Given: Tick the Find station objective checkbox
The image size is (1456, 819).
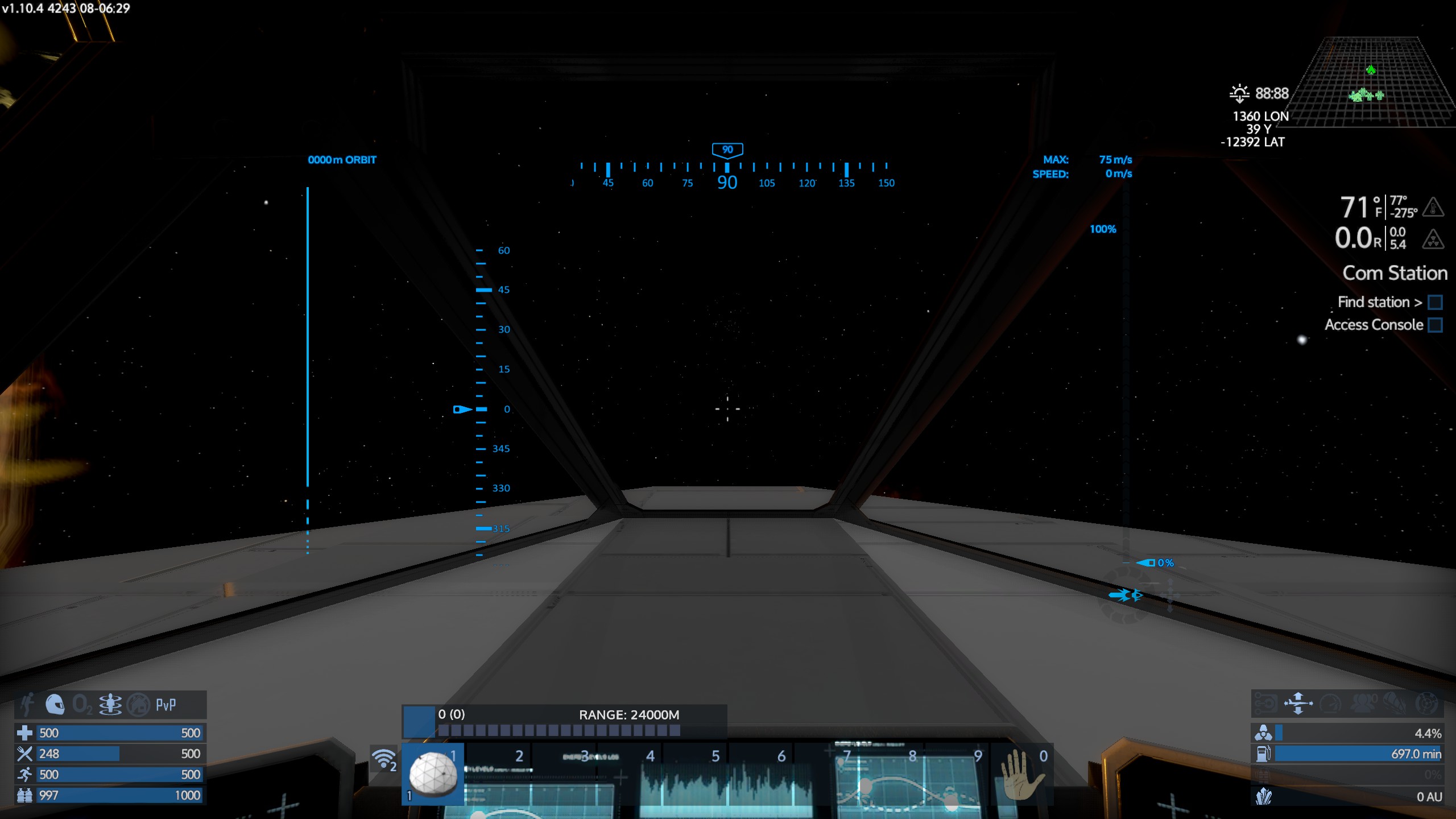Looking at the screenshot, I should [1435, 302].
